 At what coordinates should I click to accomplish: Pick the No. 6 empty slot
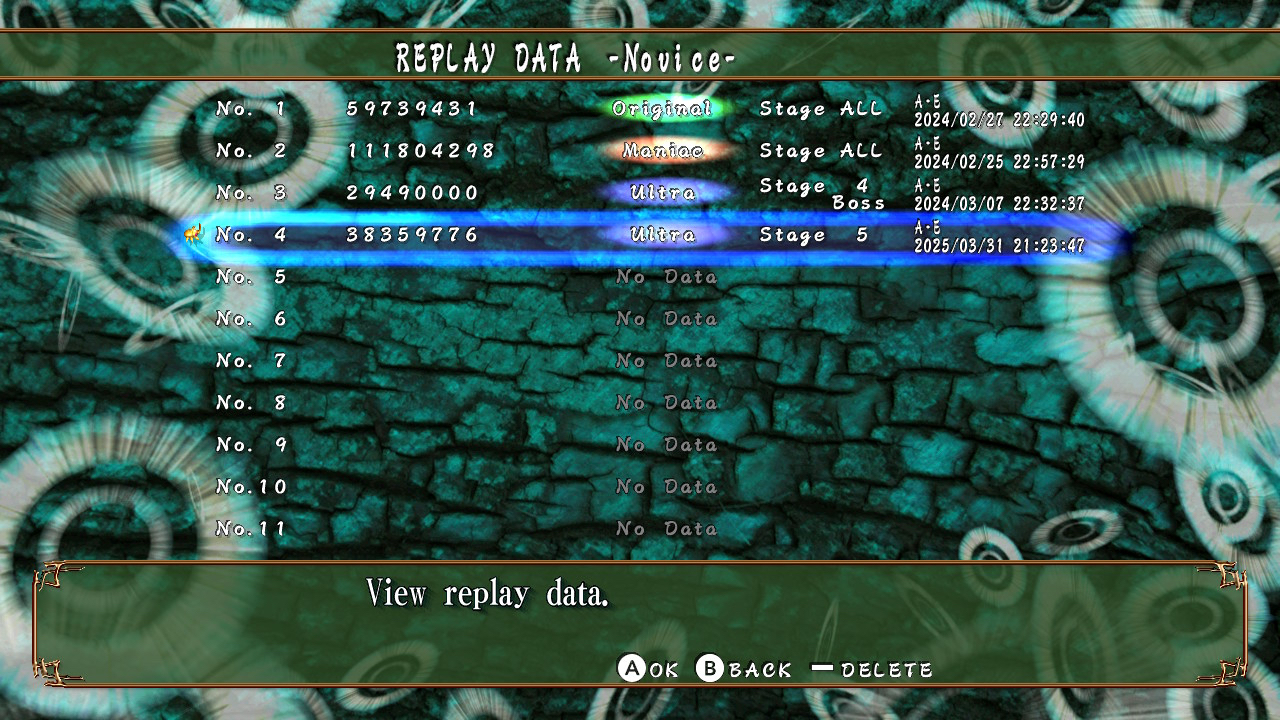(650, 319)
